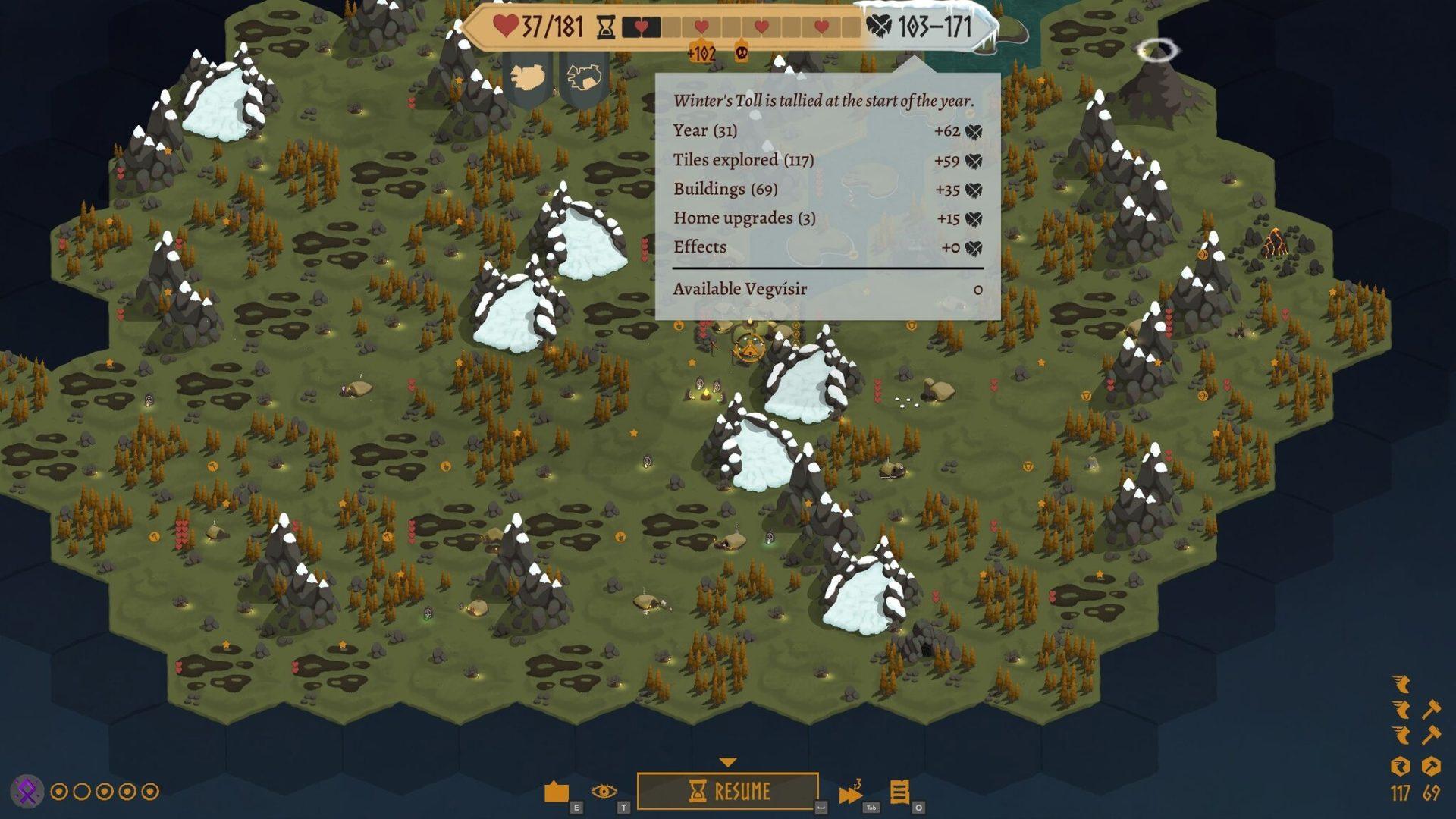1456x819 pixels.
Task: Select the filled island map banner
Action: [x=528, y=77]
